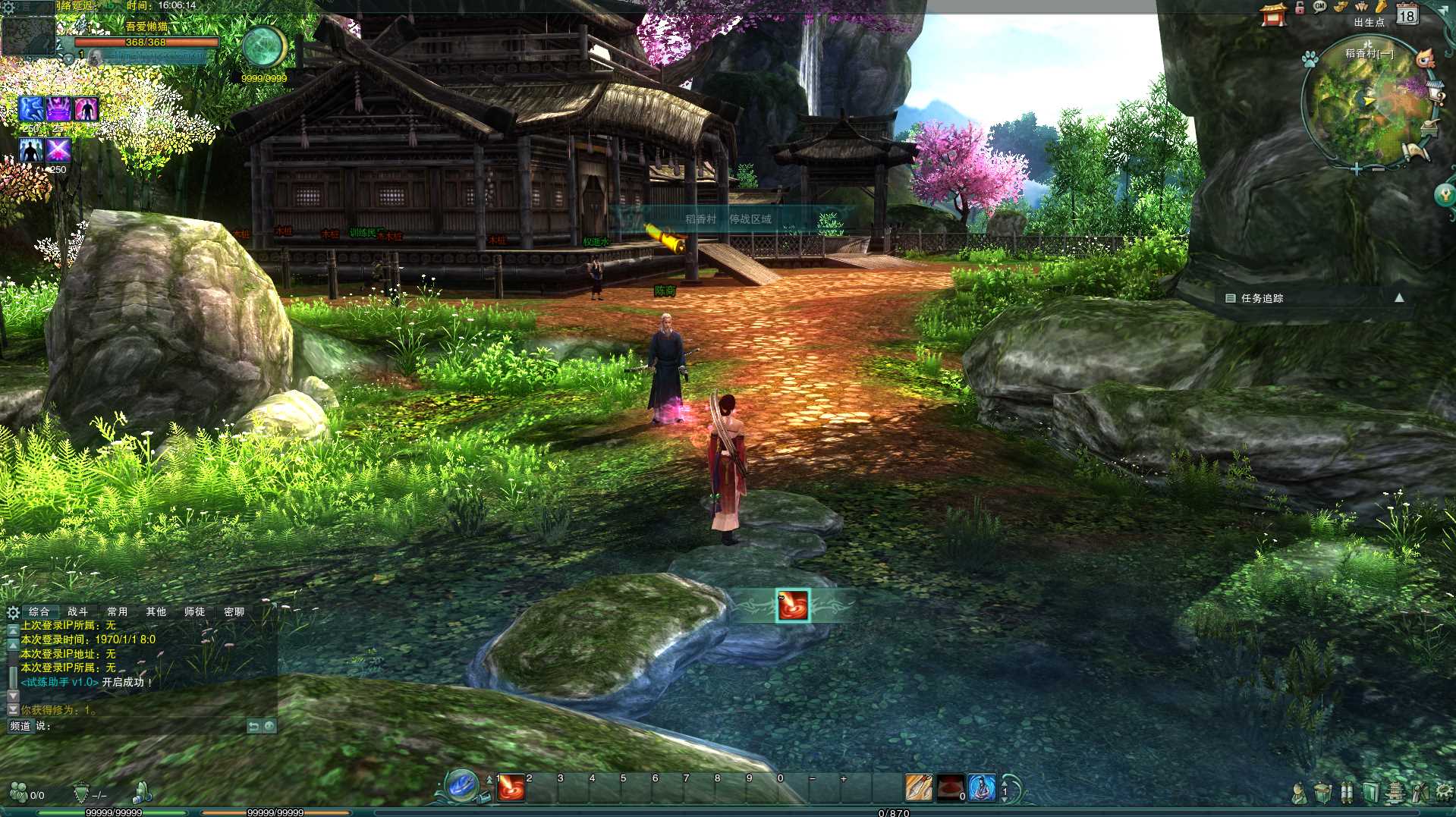Image resolution: width=1456 pixels, height=817 pixels.
Task: Zoom out the minimap with minus button
Action: [x=1378, y=169]
